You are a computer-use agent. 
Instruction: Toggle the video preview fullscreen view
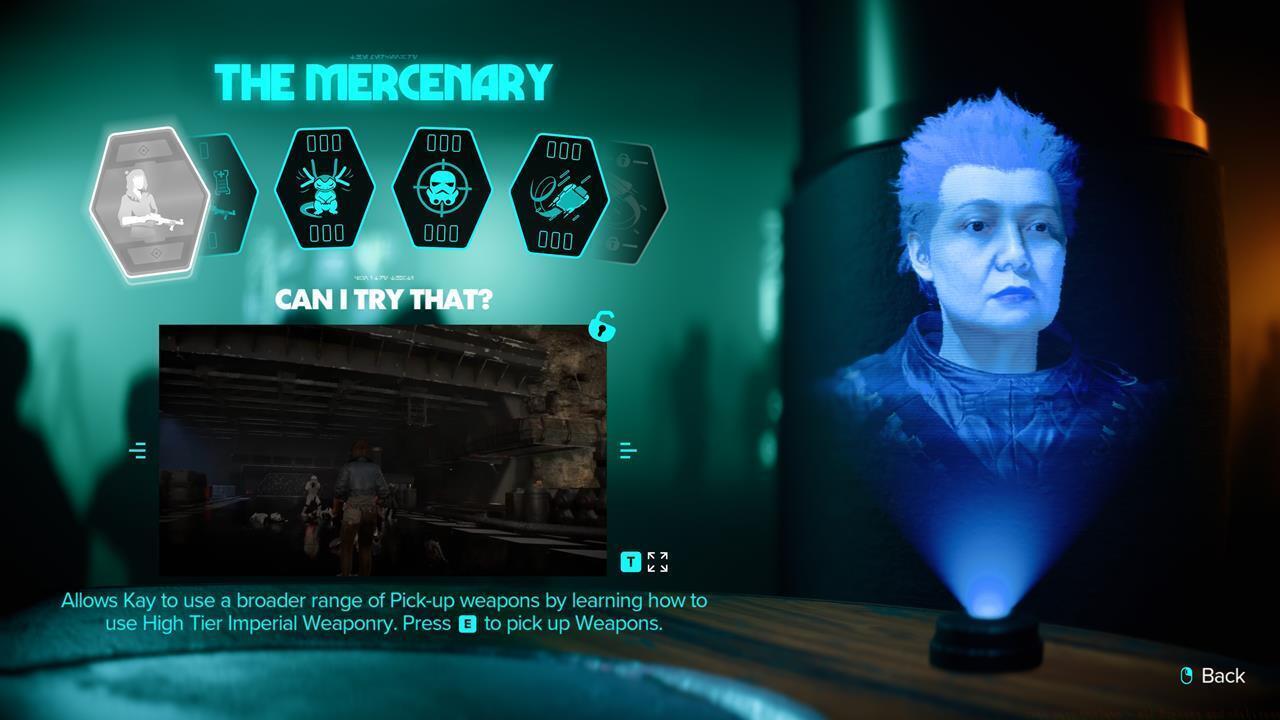(x=656, y=561)
